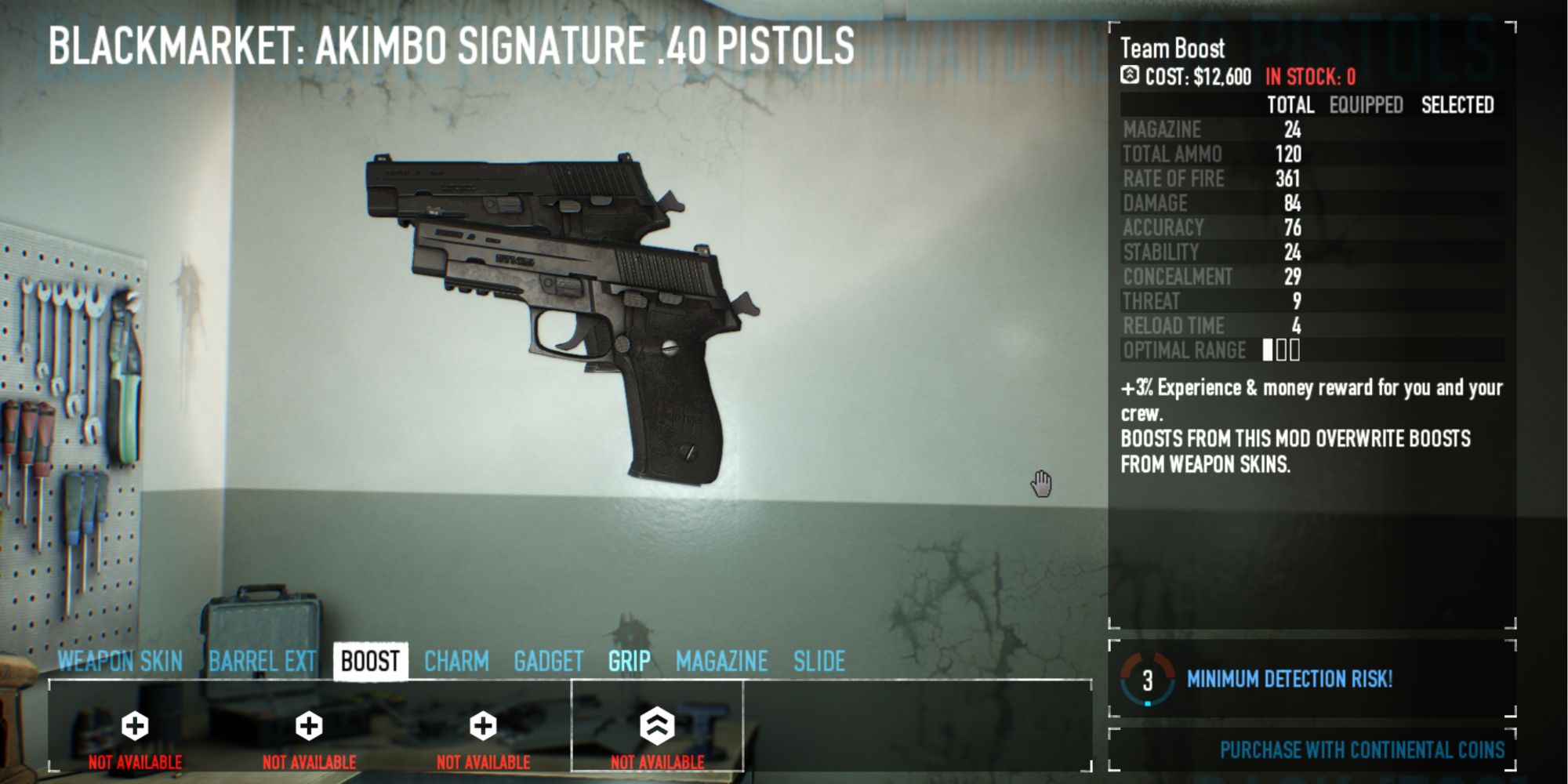Choose the Magazine tab
Image resolution: width=1568 pixels, height=784 pixels.
point(721,662)
